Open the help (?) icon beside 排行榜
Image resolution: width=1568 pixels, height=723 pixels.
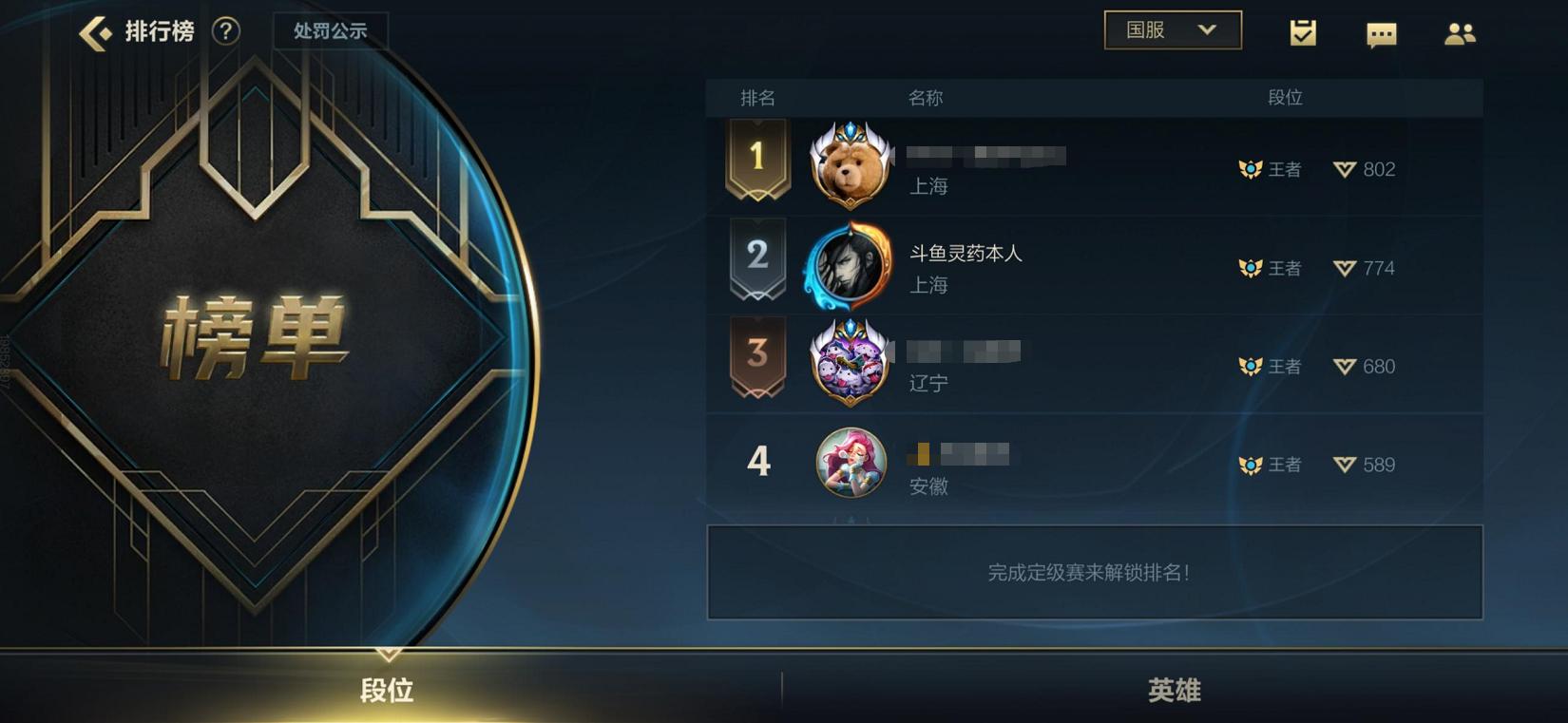[x=224, y=31]
